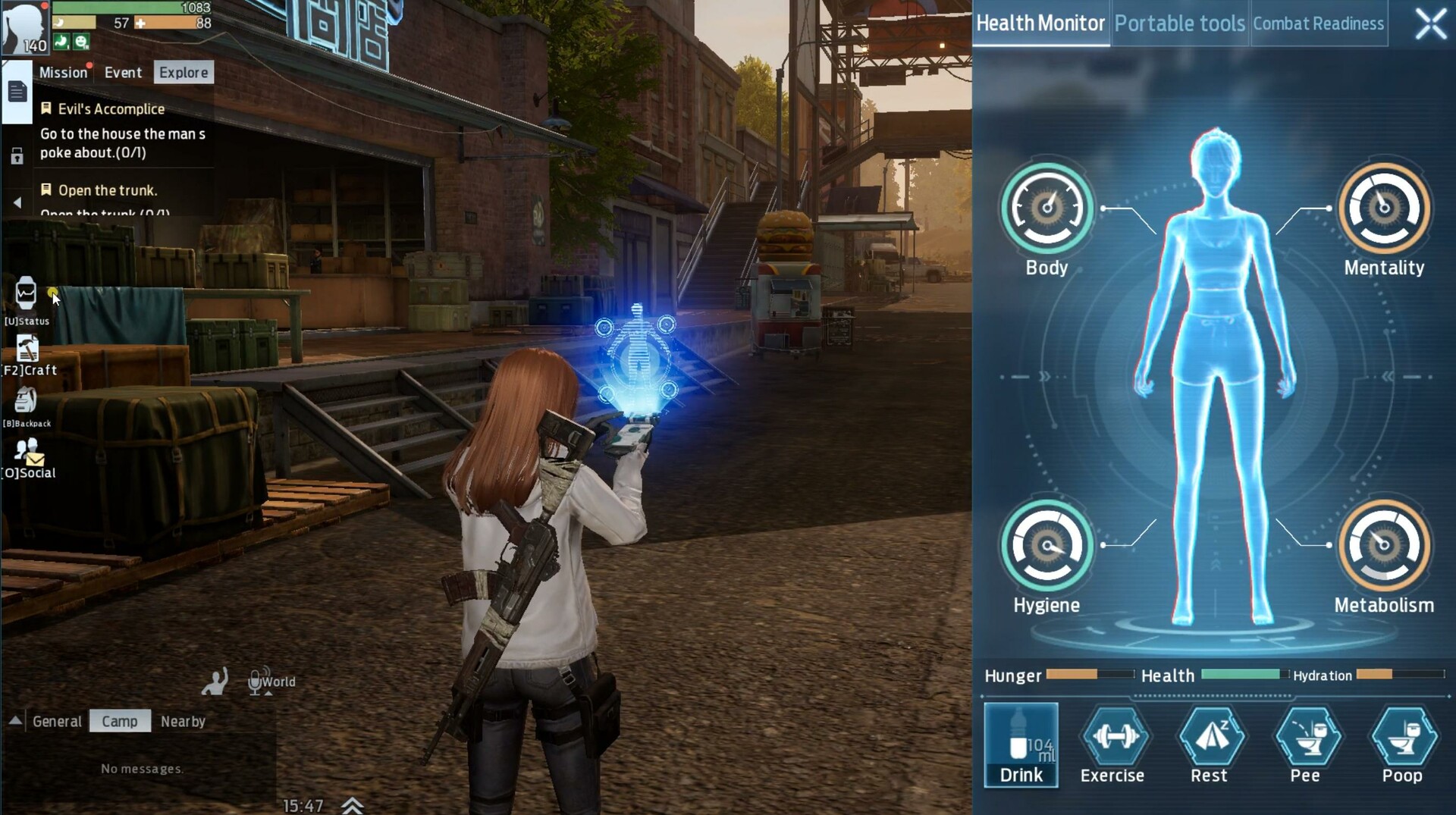Select the General chat tab
This screenshot has height=815, width=1456.
click(57, 721)
